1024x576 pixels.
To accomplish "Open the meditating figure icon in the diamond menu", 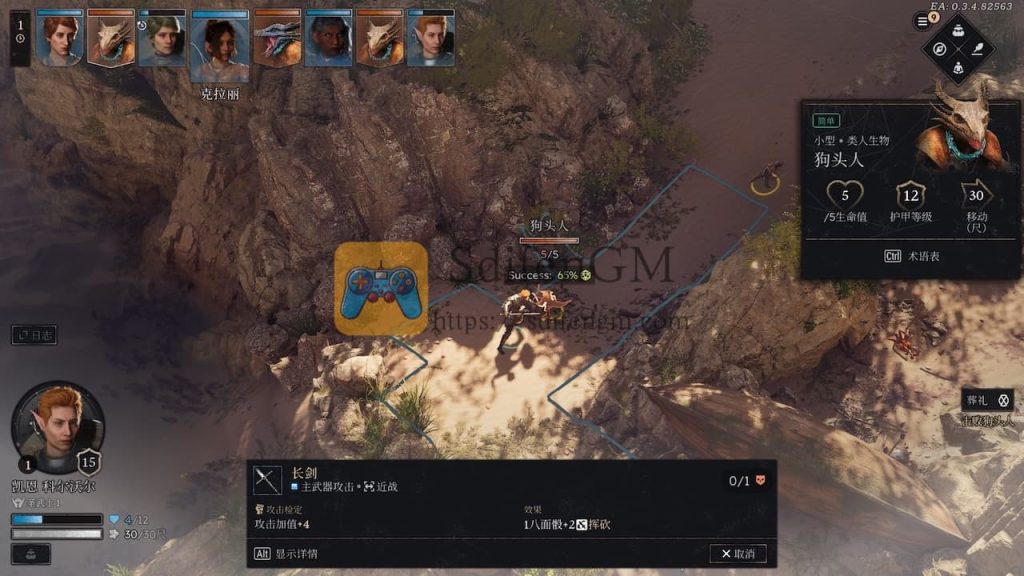I will [958, 67].
